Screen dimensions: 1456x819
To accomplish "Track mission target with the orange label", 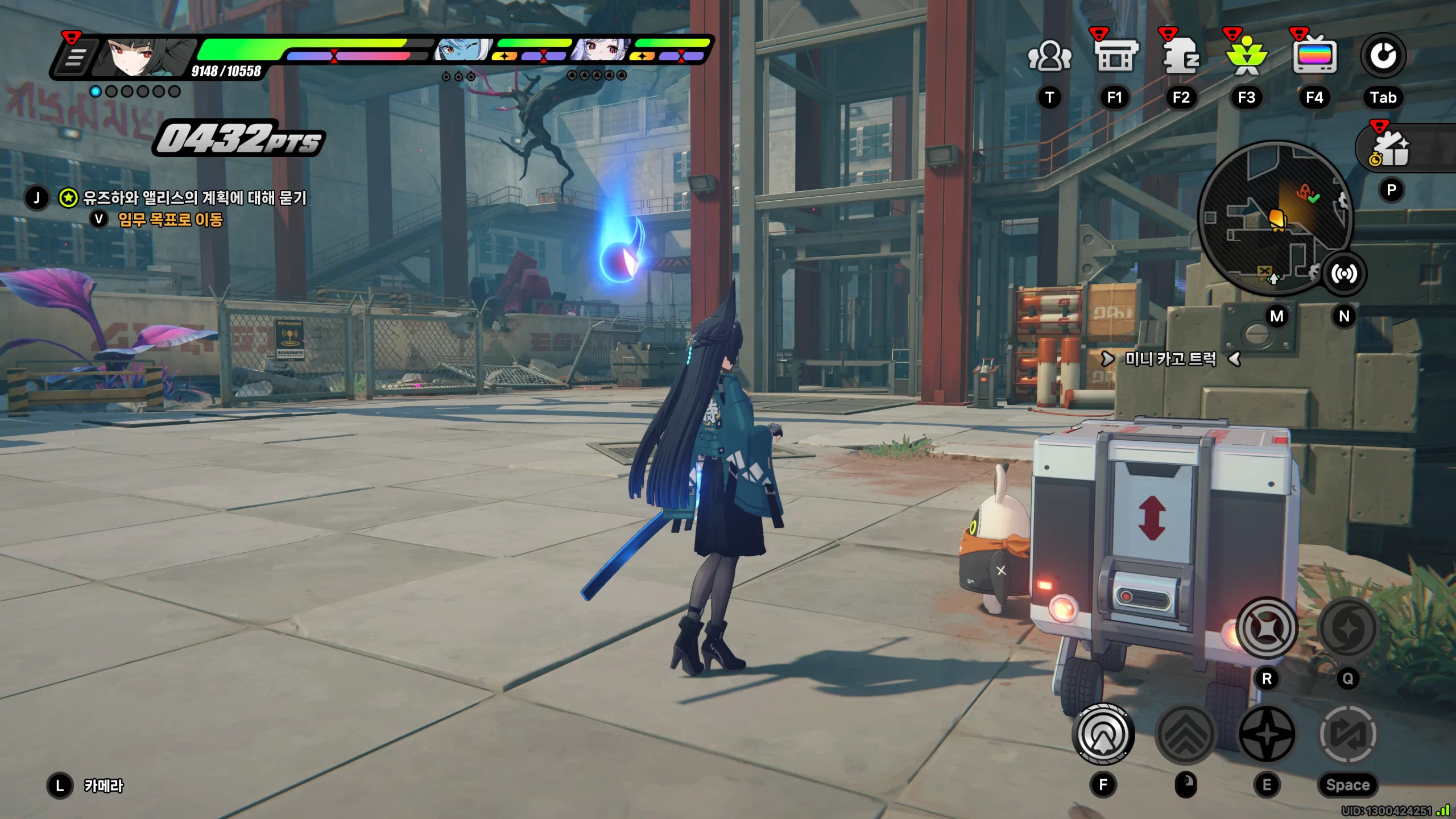I will click(170, 220).
